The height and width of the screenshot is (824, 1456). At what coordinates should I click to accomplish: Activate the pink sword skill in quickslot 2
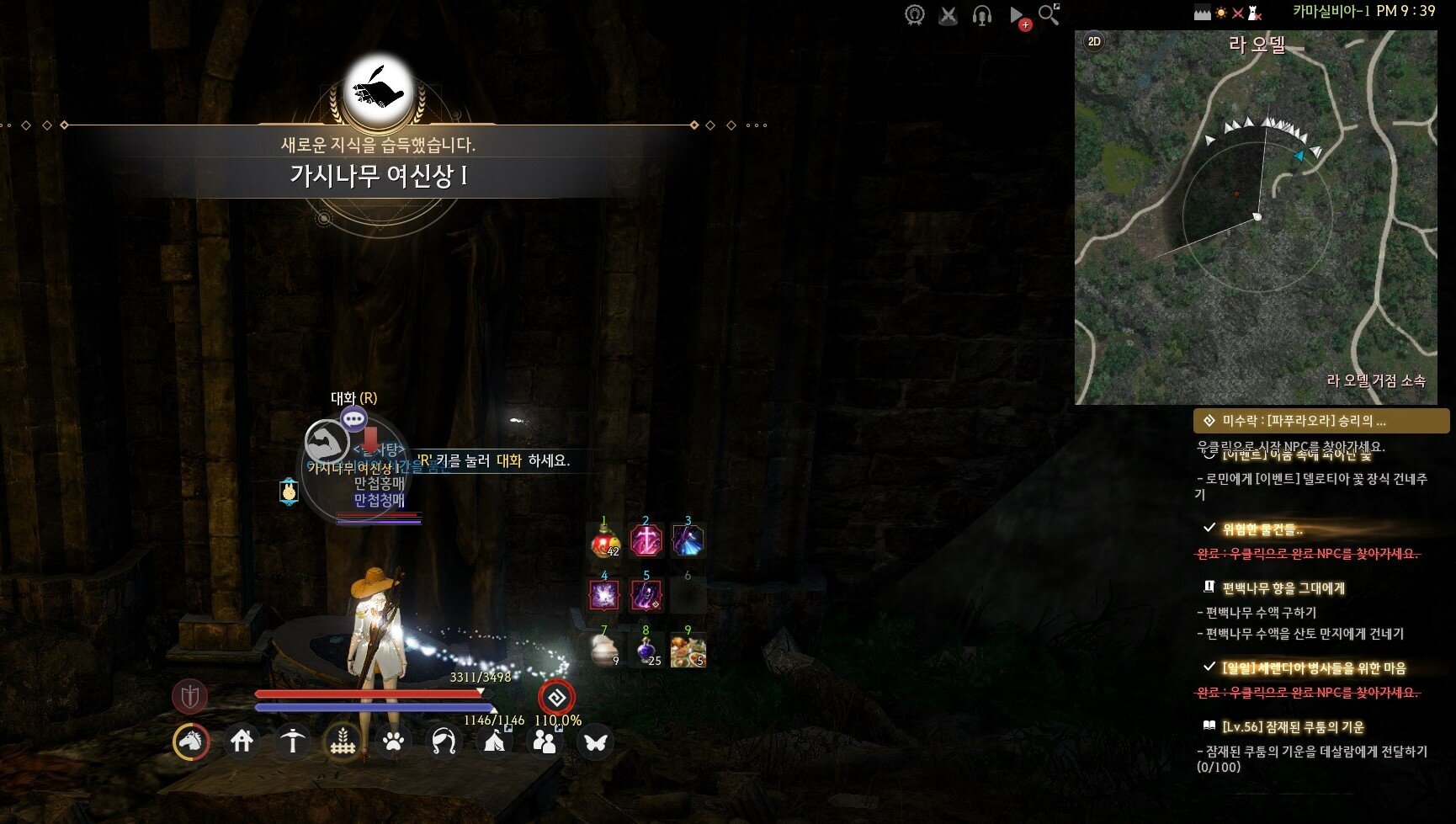point(646,540)
